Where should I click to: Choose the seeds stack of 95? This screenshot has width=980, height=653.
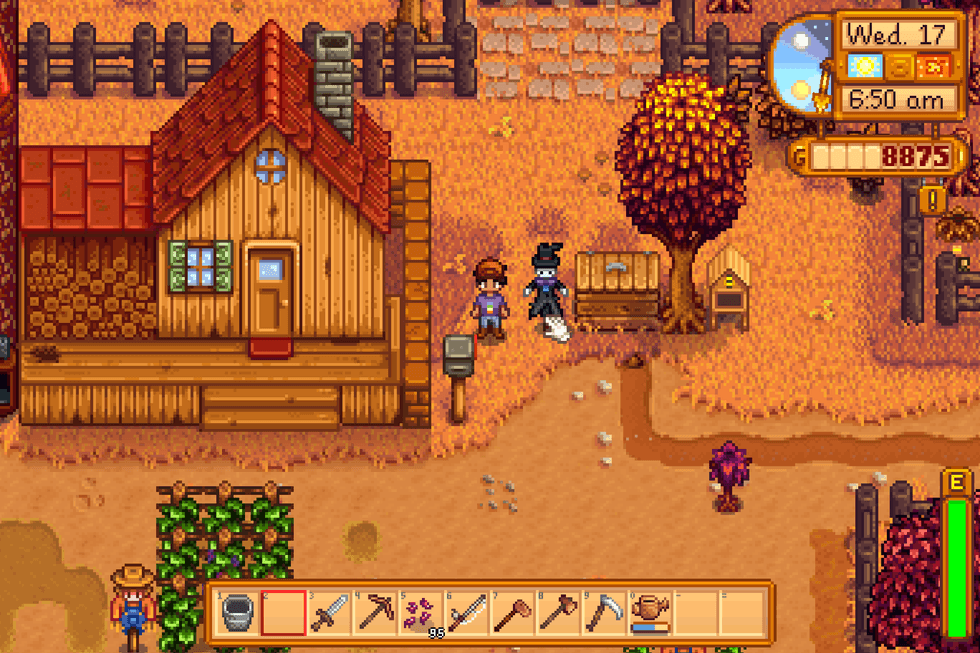tap(421, 612)
